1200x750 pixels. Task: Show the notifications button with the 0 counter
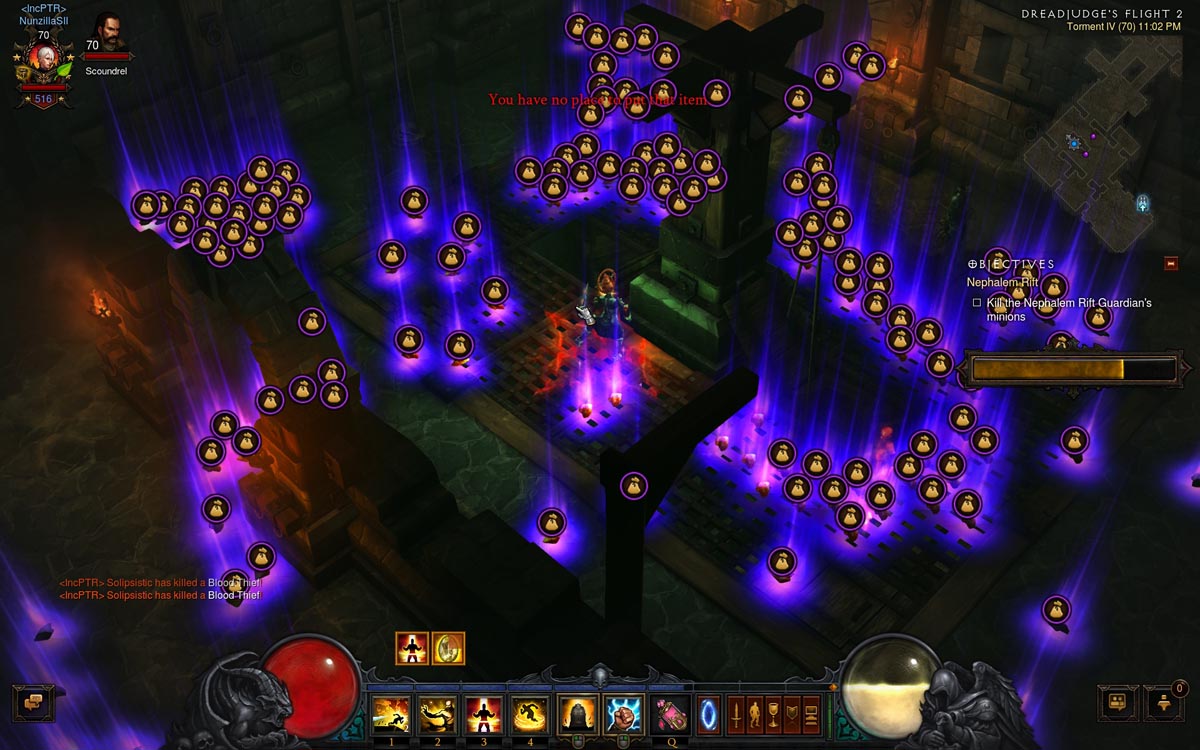point(1164,703)
